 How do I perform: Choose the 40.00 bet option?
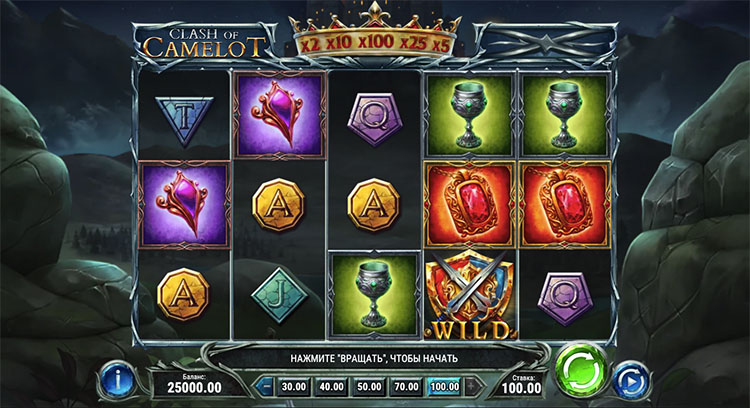pos(330,385)
